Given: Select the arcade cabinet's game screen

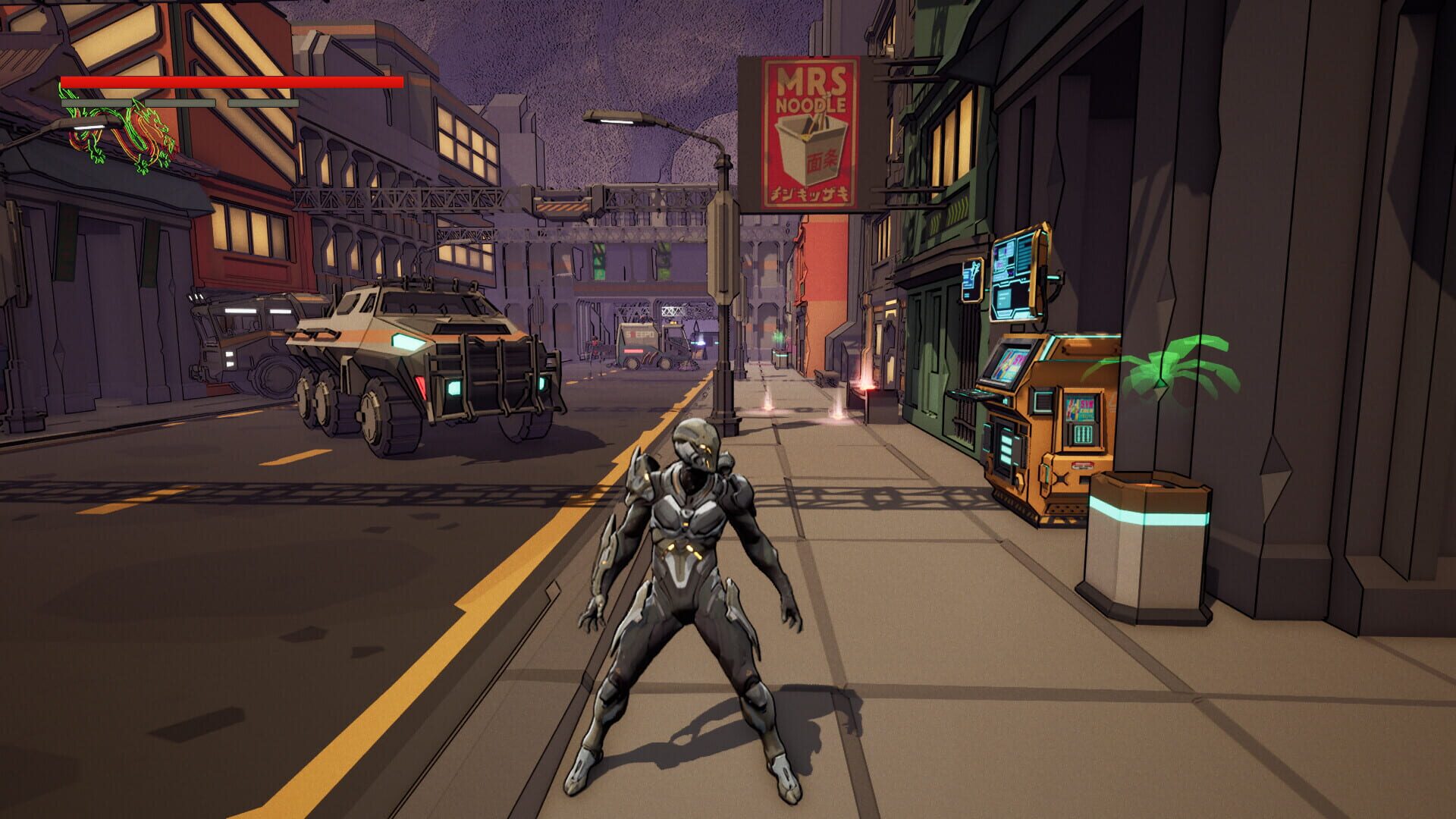Looking at the screenshot, I should (x=1008, y=365).
